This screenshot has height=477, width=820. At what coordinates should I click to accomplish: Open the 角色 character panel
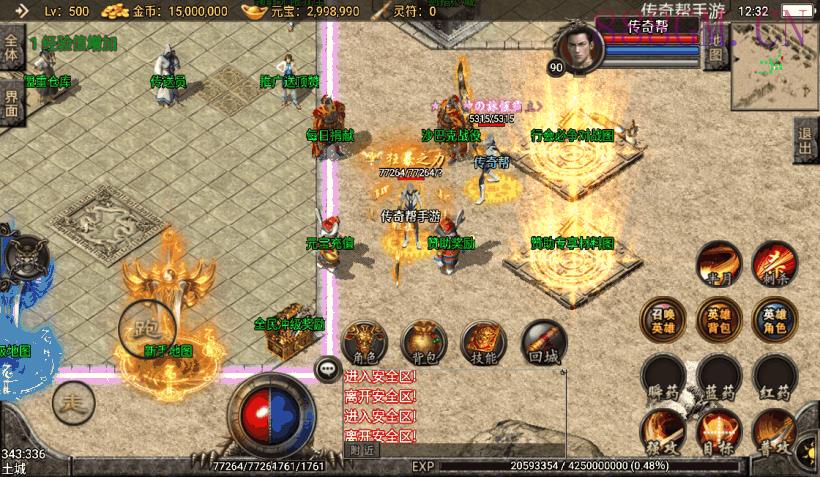pos(364,343)
